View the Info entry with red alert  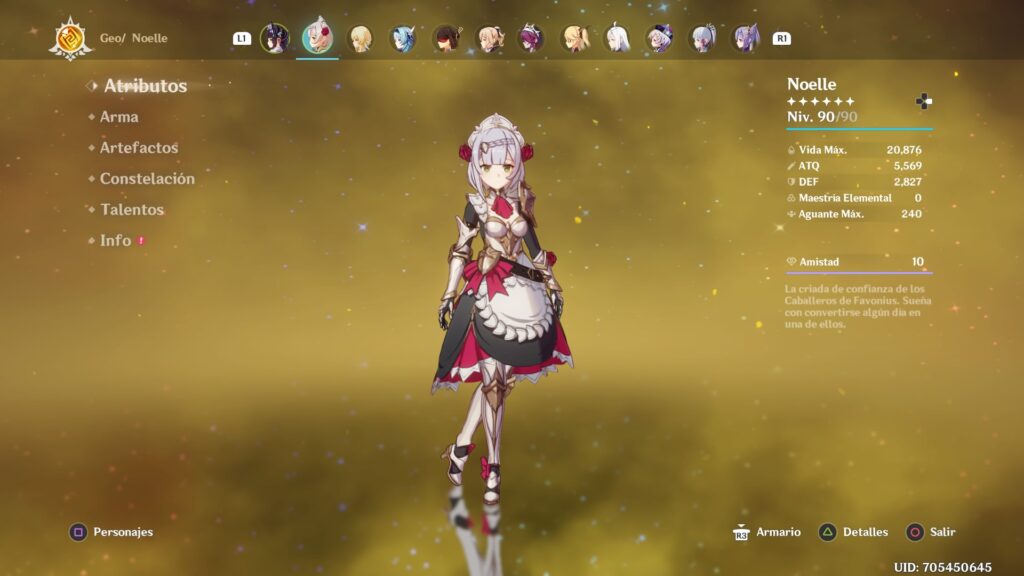tap(116, 241)
